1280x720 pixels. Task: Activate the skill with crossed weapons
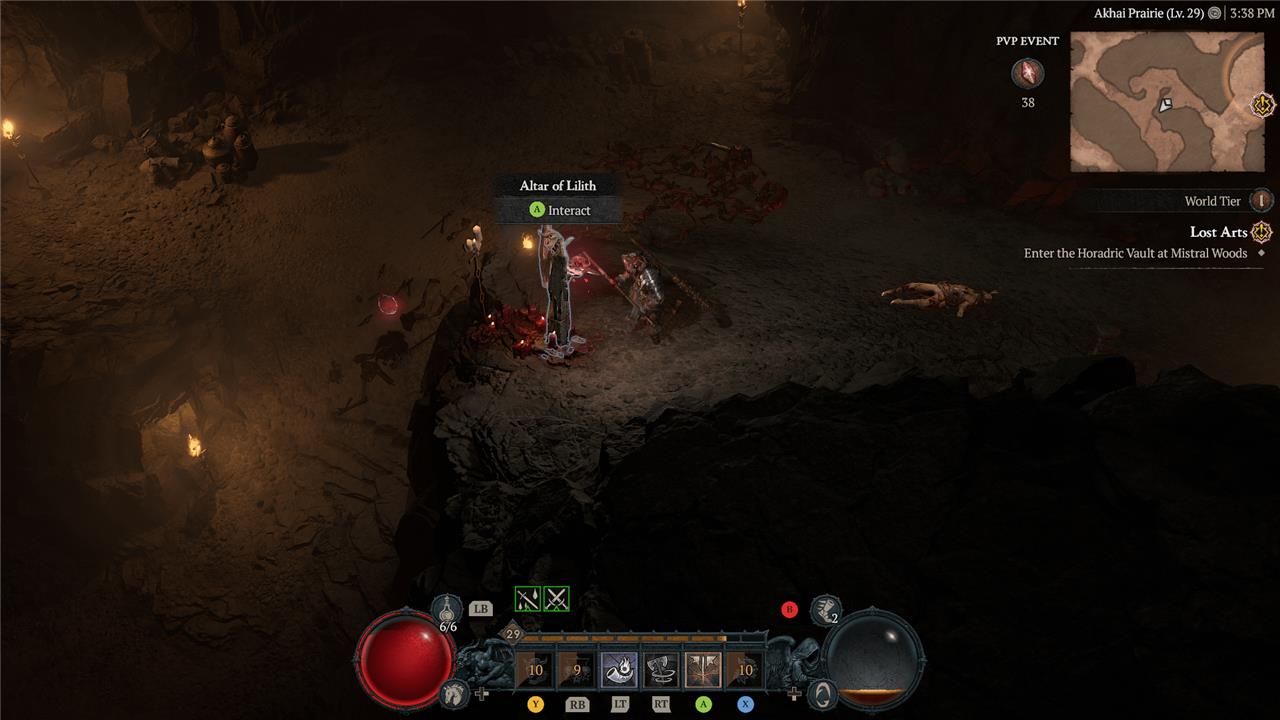point(703,670)
